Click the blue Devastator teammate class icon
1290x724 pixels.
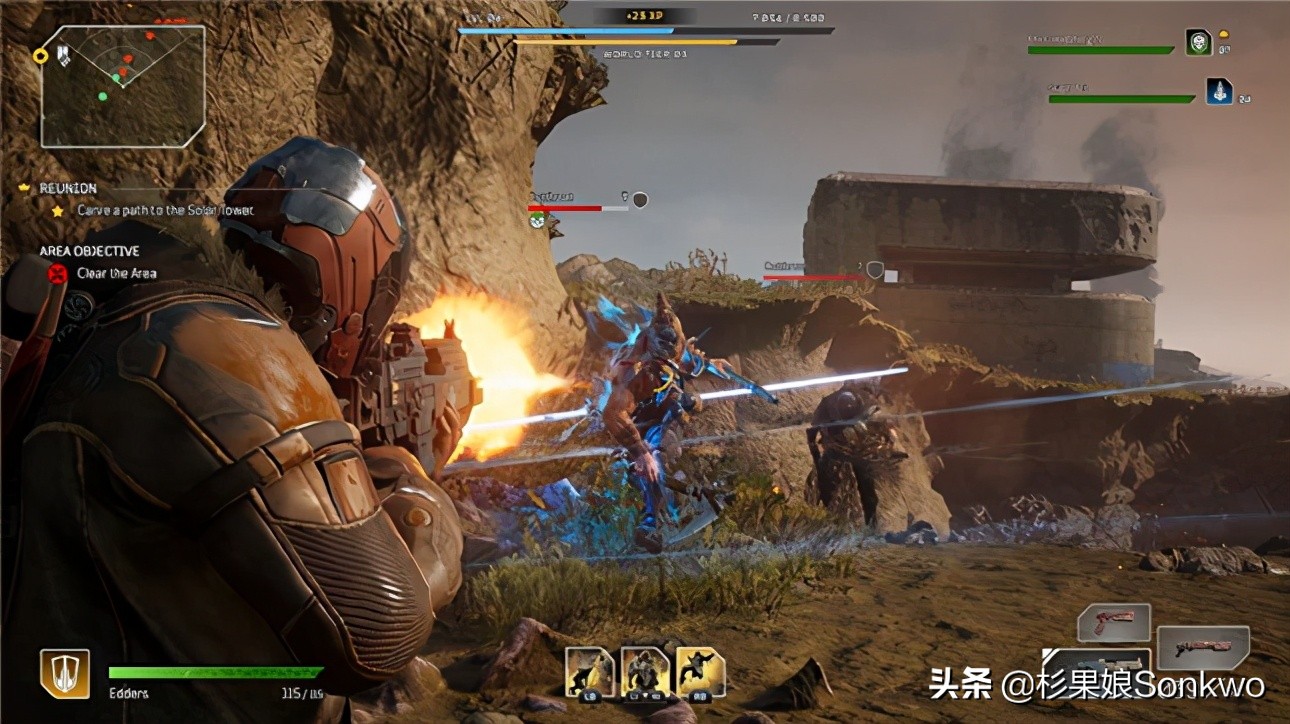tap(1220, 90)
